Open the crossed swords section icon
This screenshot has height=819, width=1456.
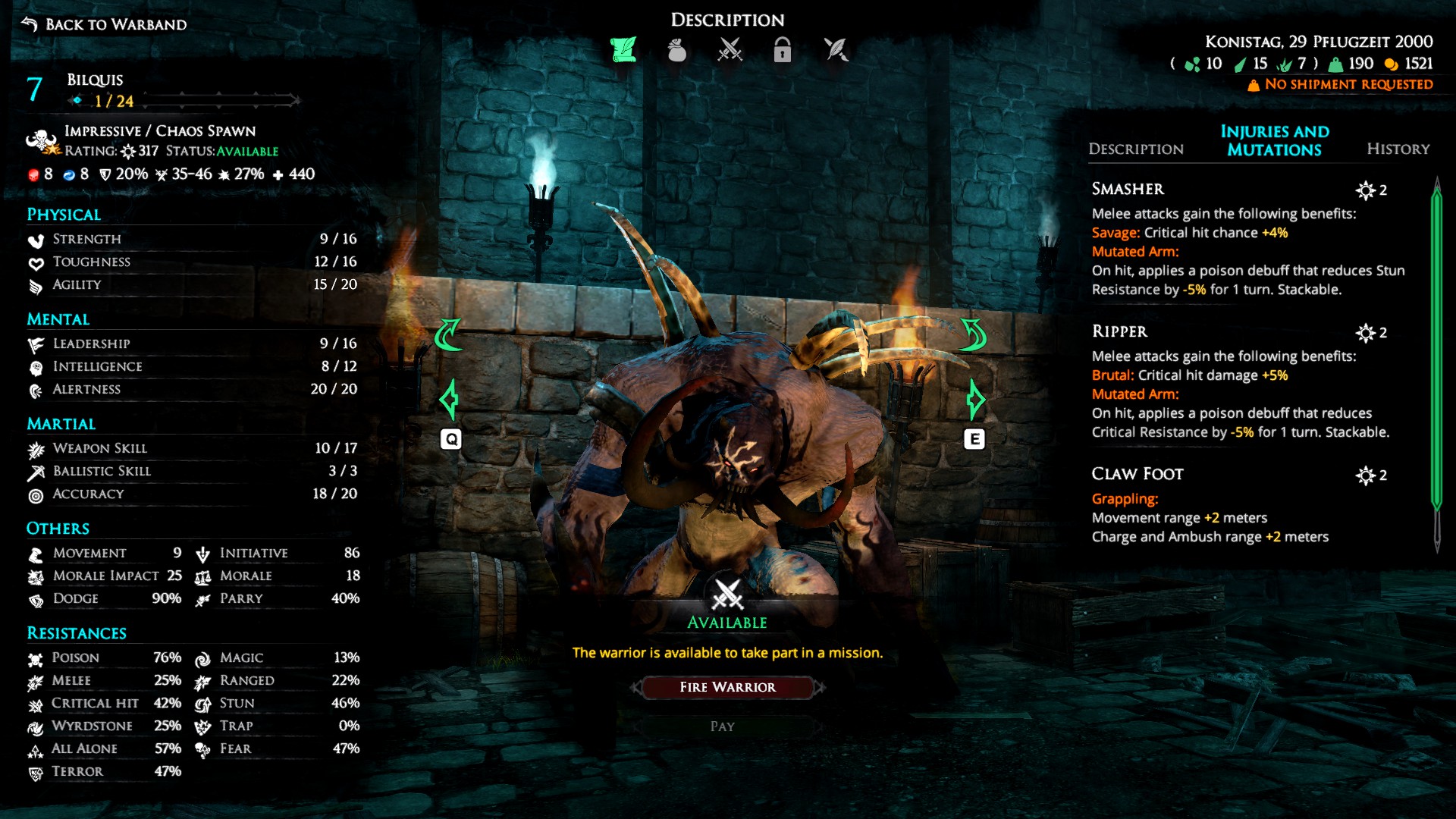(x=730, y=50)
